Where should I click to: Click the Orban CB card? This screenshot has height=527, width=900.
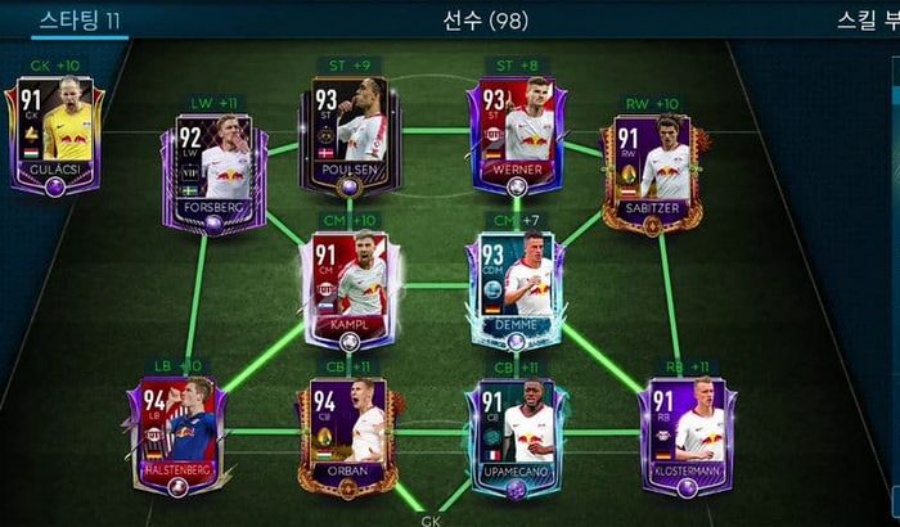tap(350, 435)
